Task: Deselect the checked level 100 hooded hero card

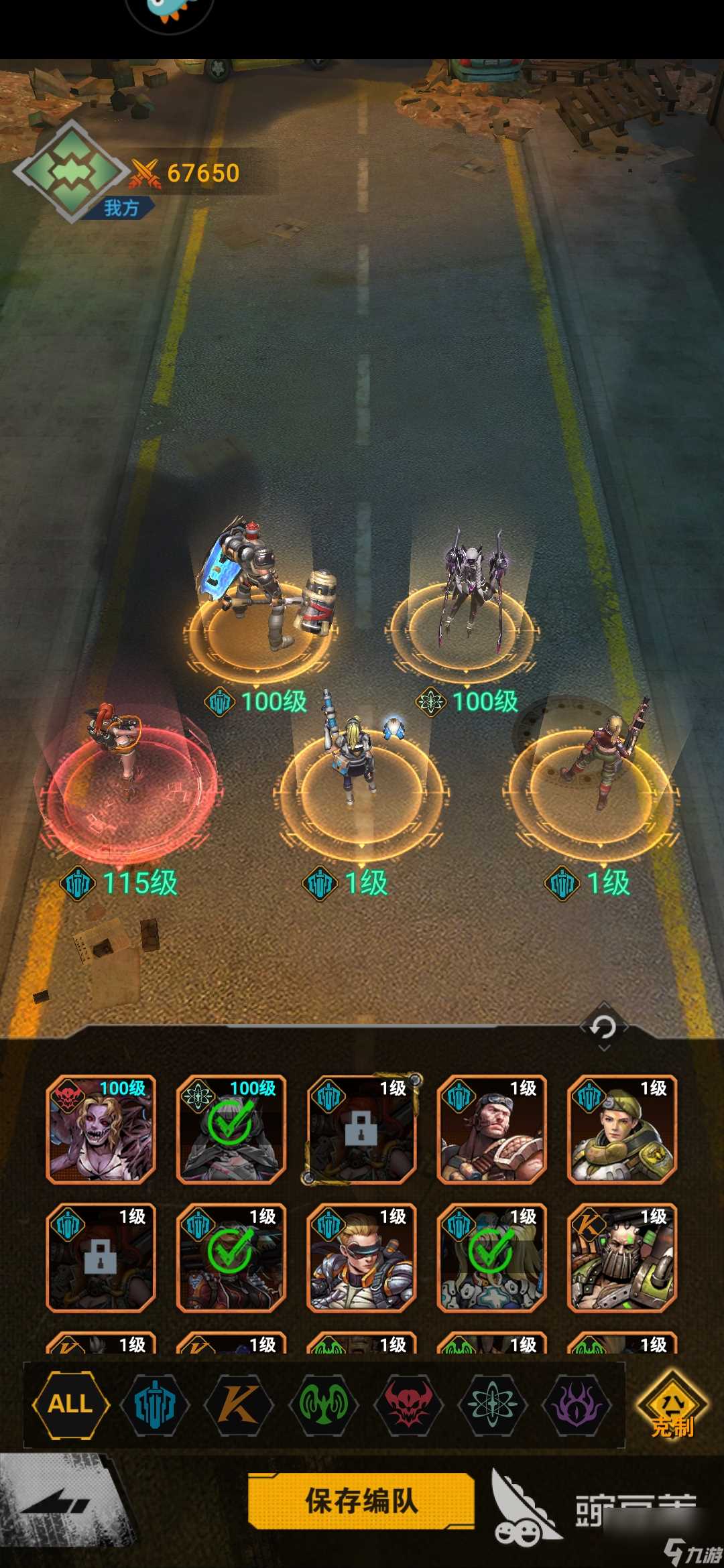Action: (x=231, y=1130)
